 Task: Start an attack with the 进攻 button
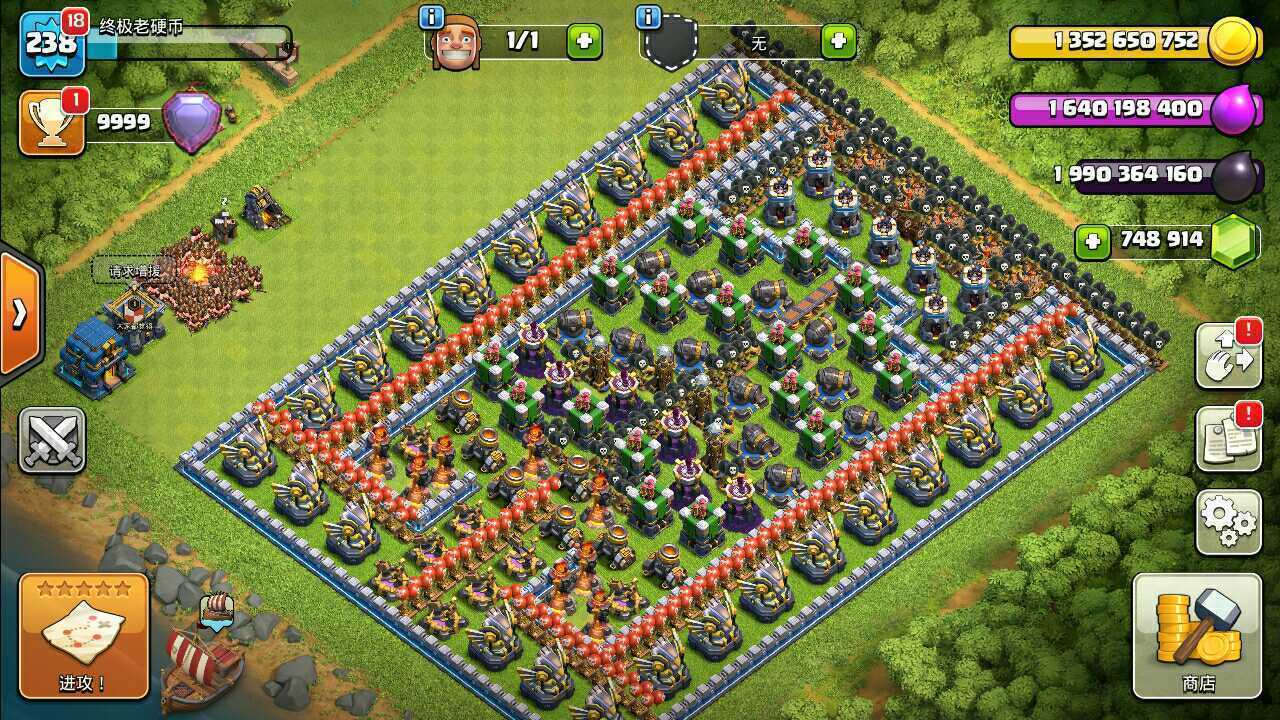coord(83,635)
